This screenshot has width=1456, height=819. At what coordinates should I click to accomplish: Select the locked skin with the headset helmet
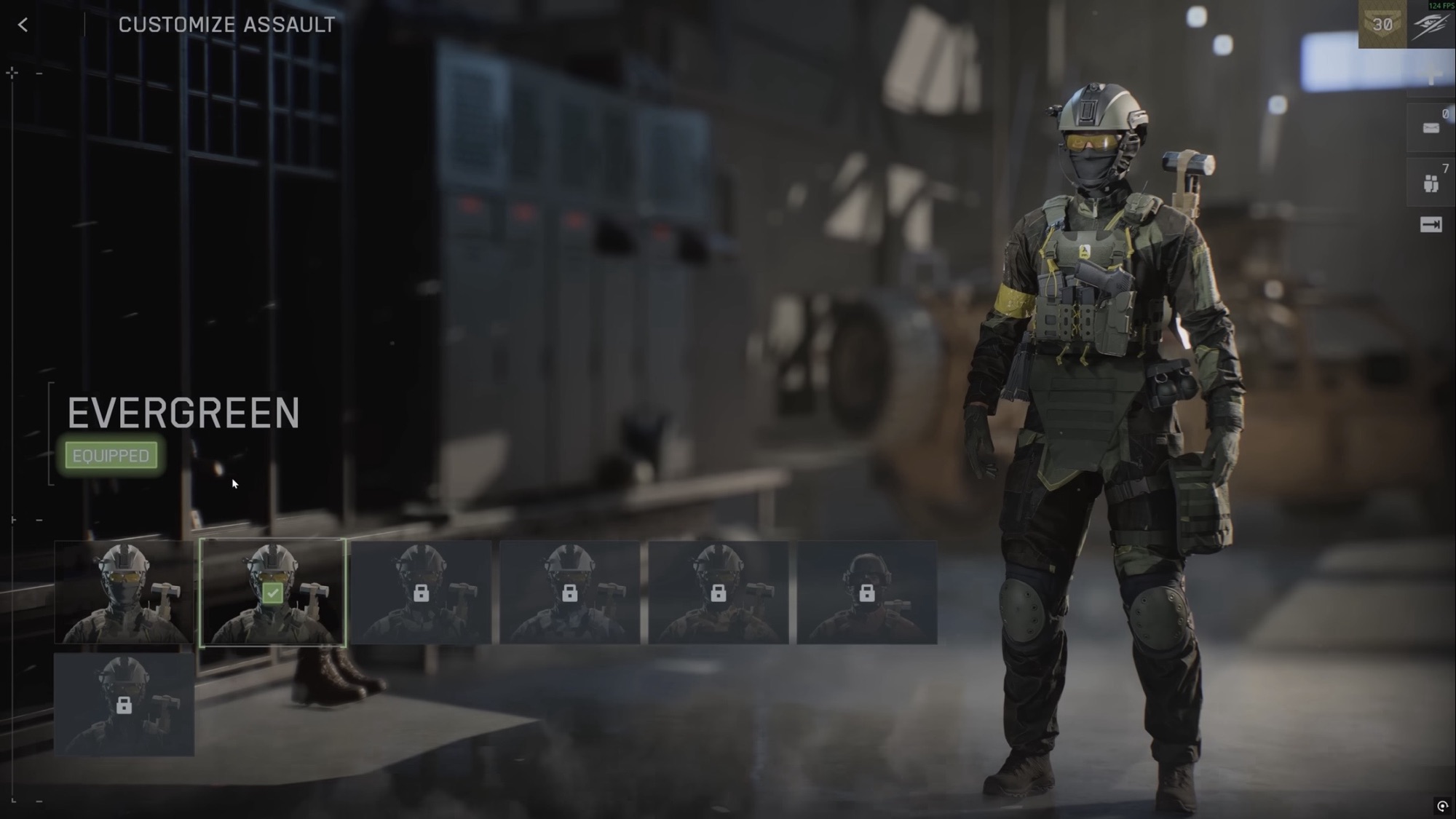click(x=866, y=592)
